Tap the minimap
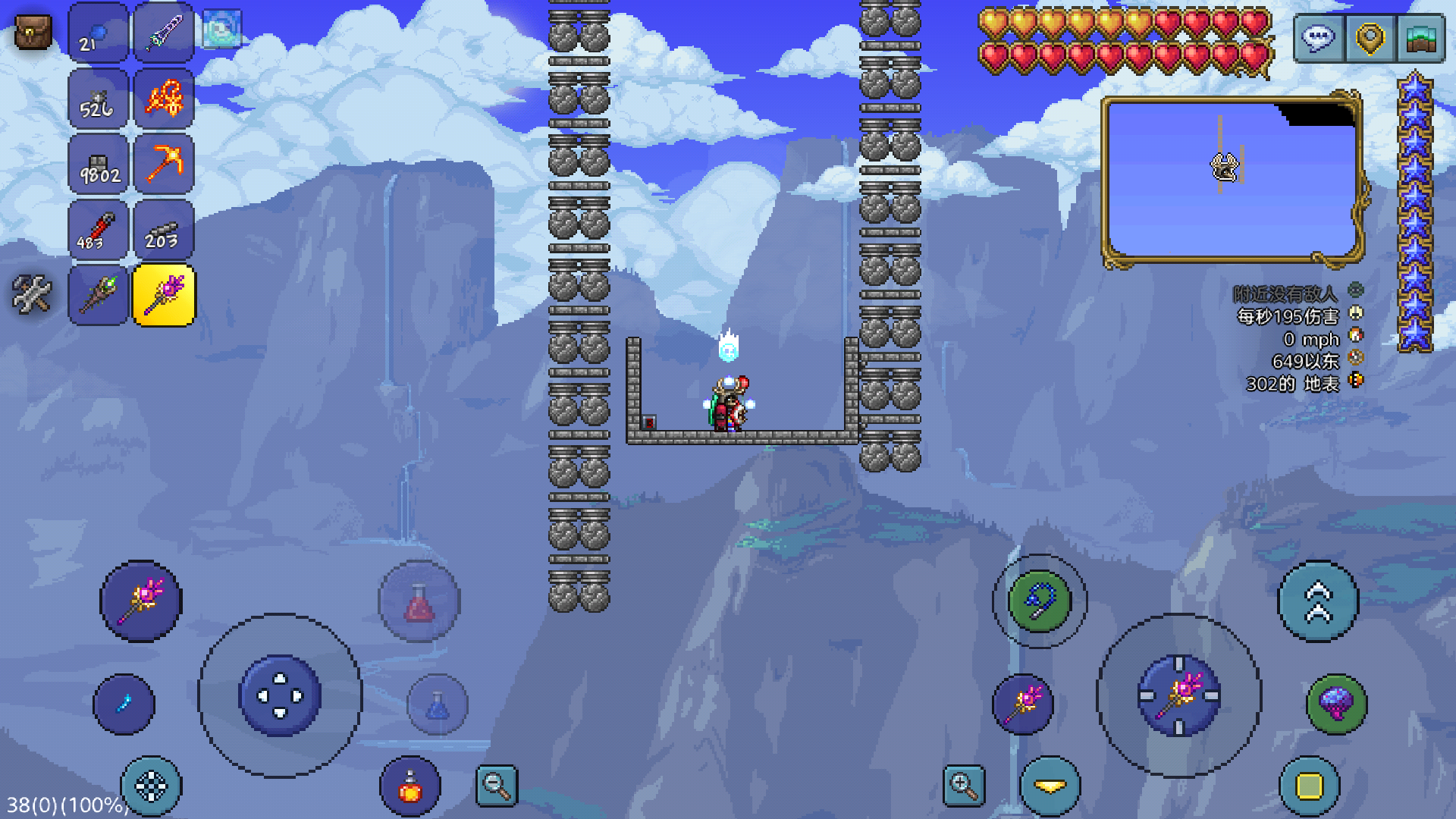The image size is (1456, 819). click(1232, 180)
